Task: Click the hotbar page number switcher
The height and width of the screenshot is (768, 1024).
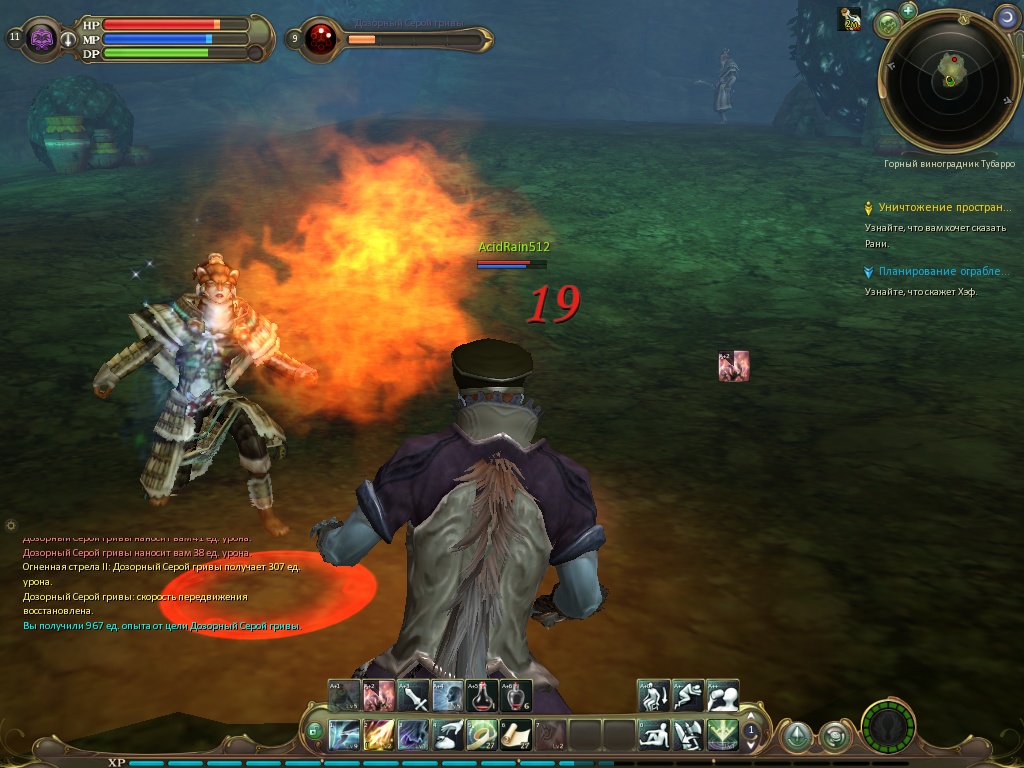Action: [x=751, y=733]
